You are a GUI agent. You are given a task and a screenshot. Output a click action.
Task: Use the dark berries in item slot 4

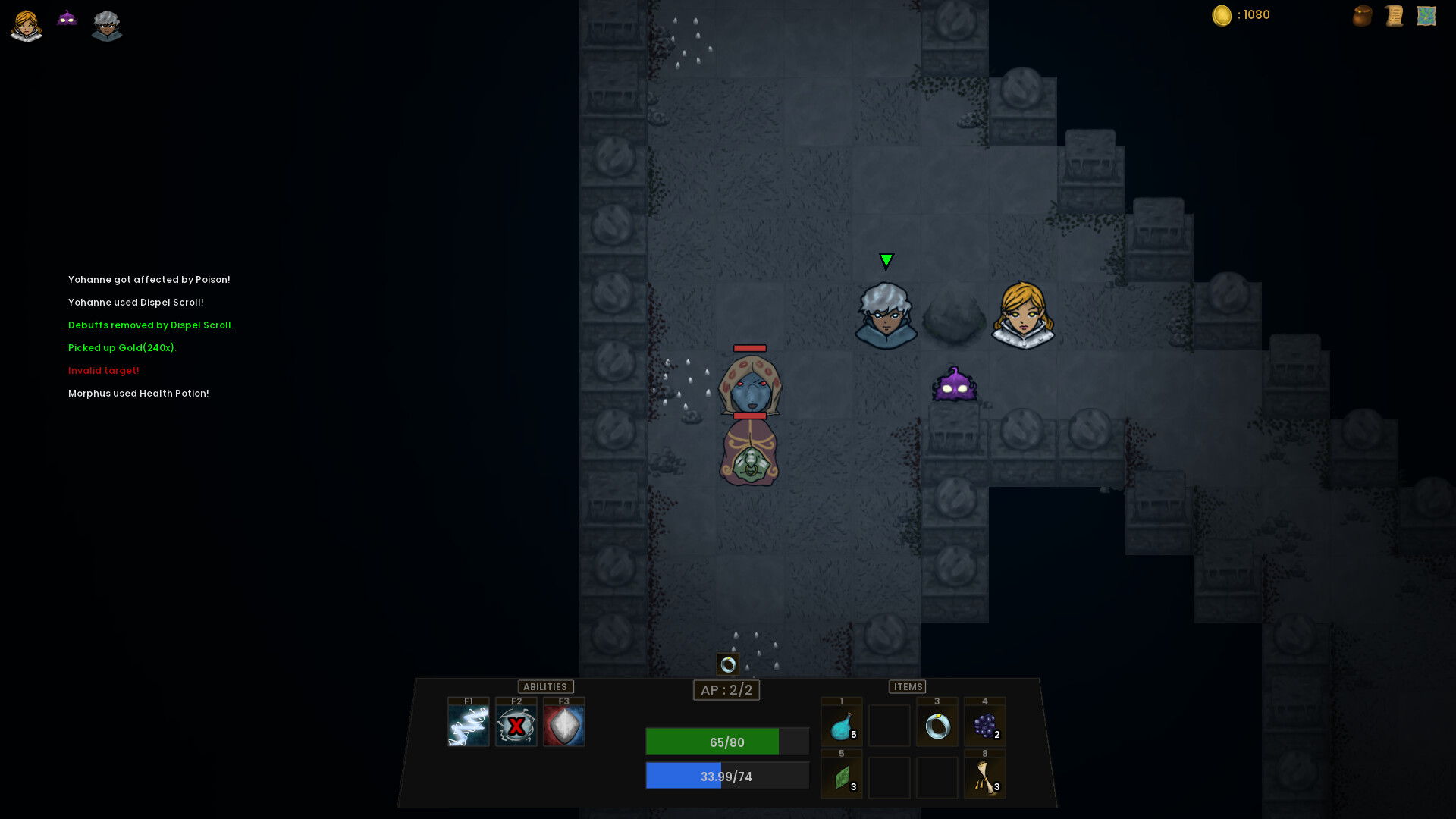pos(985,726)
